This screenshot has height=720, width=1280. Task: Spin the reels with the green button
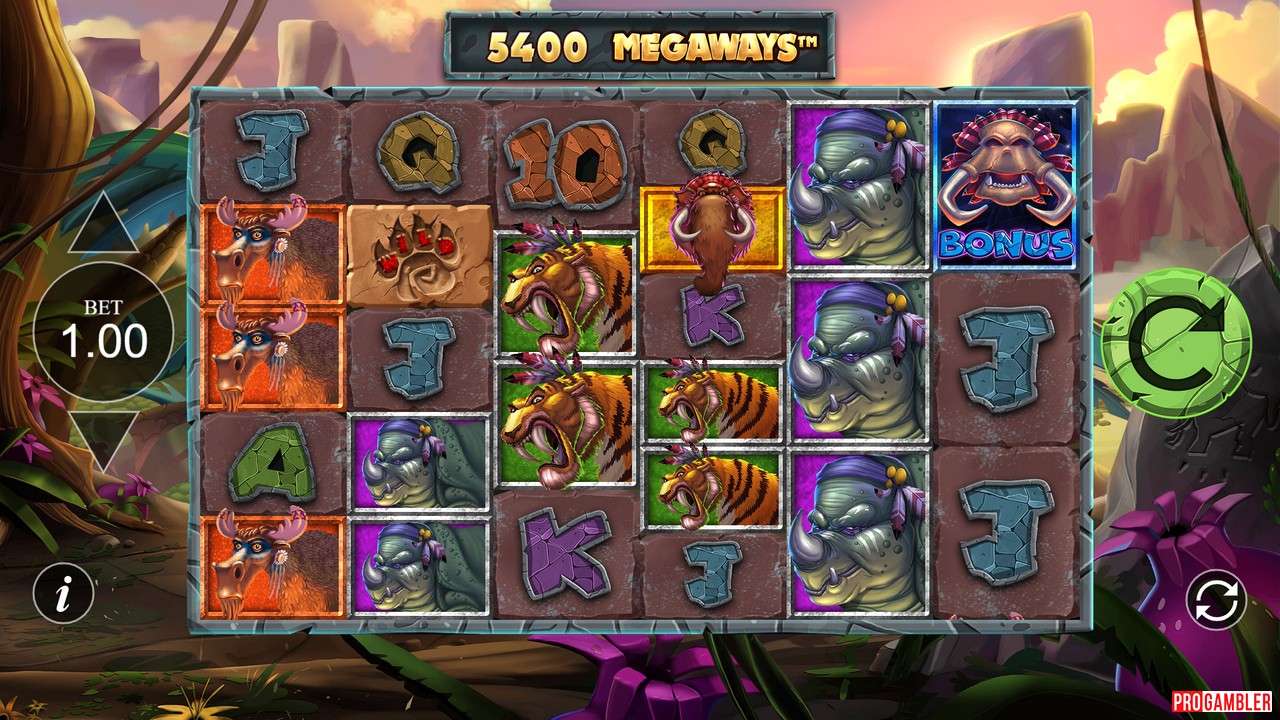(1176, 343)
